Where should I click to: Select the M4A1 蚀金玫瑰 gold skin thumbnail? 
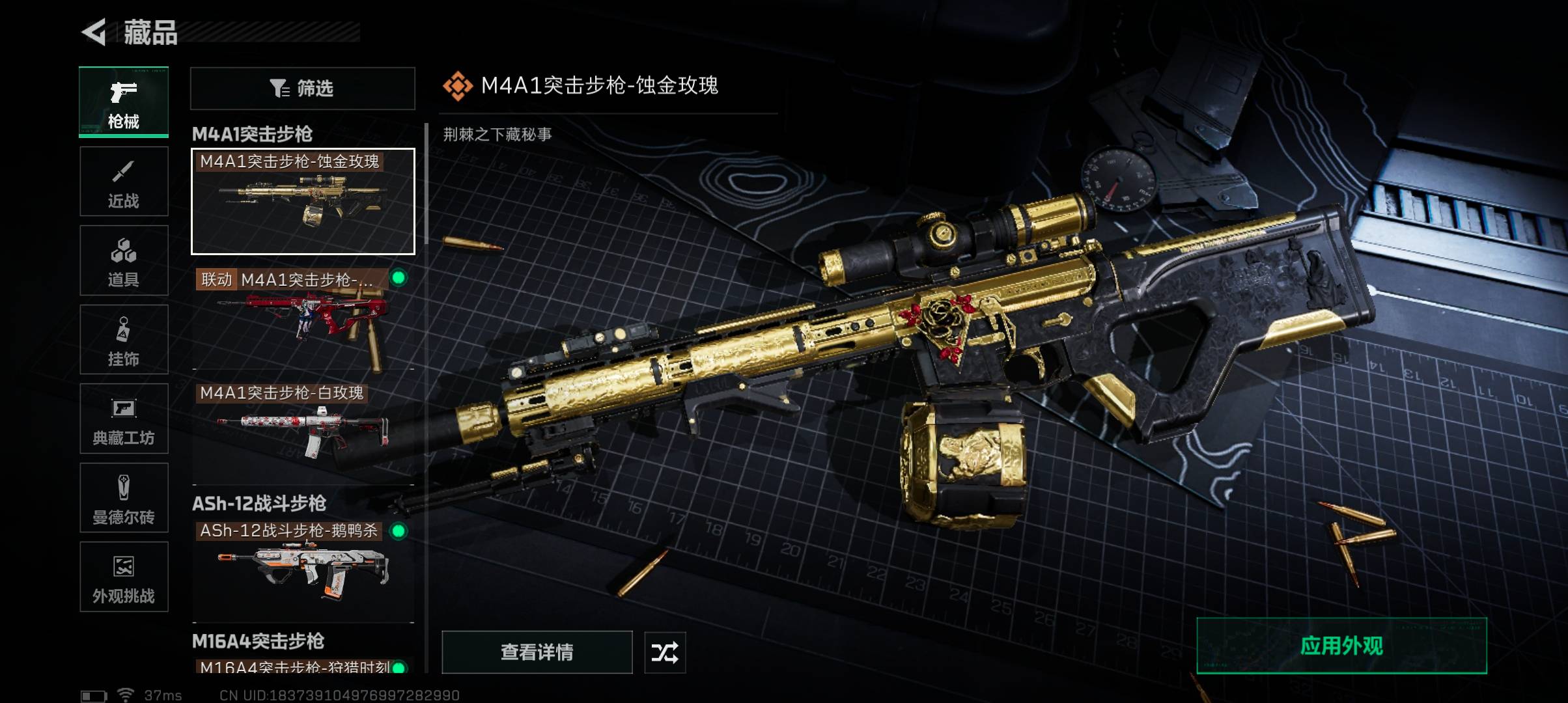[x=303, y=201]
